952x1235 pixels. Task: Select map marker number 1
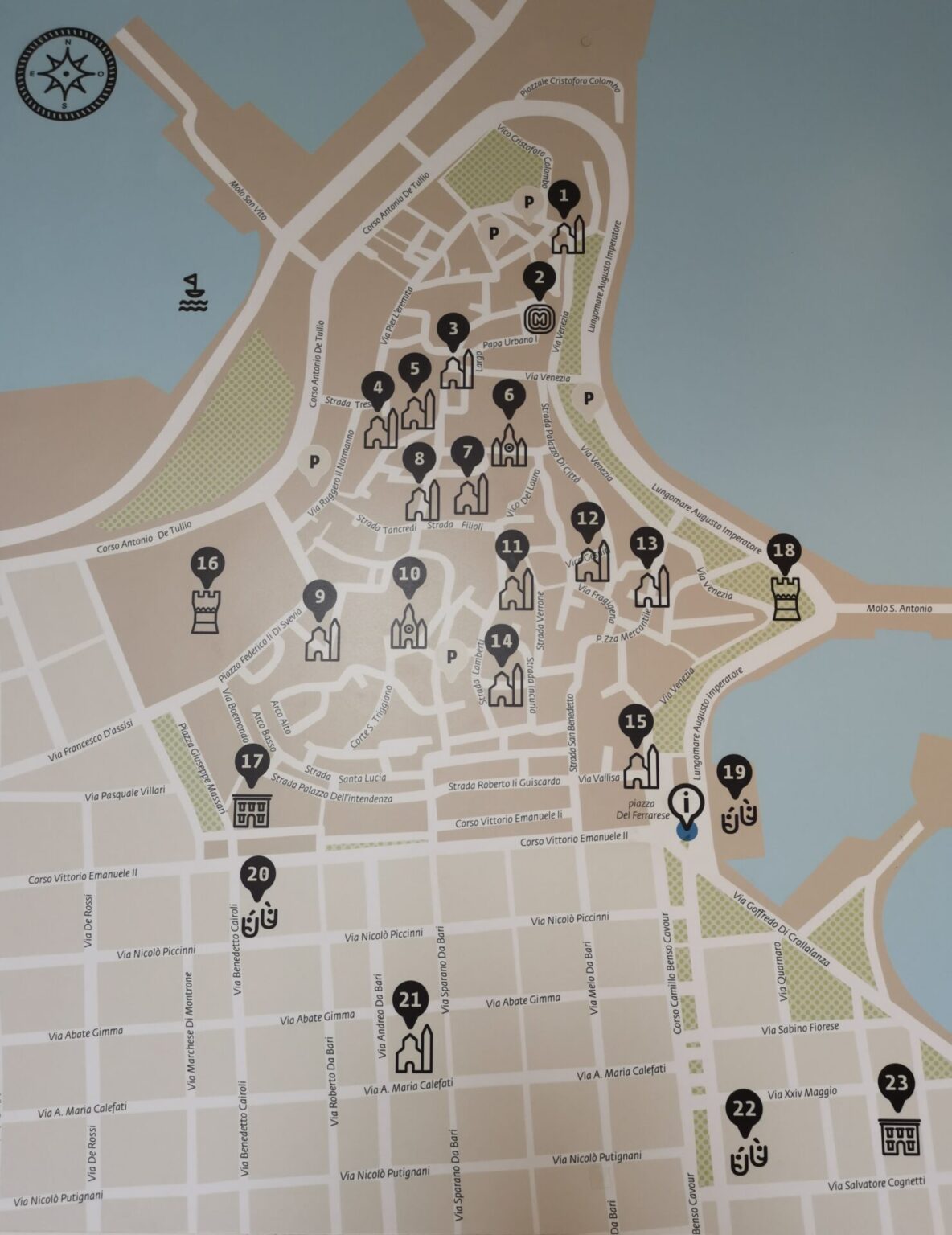[x=564, y=197]
